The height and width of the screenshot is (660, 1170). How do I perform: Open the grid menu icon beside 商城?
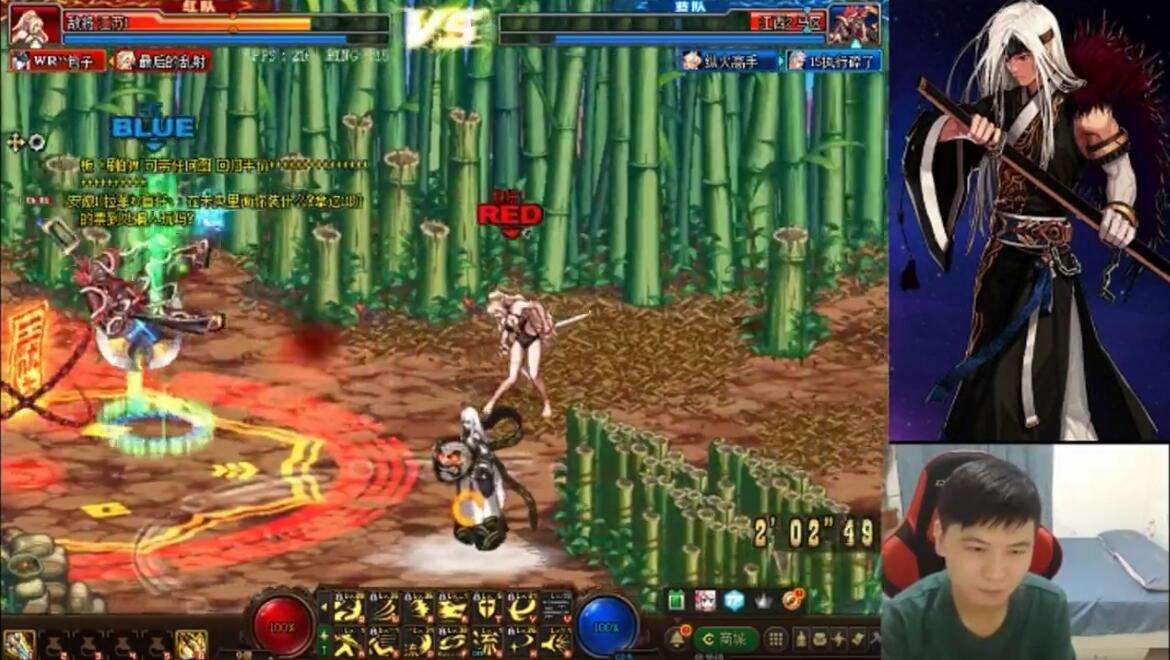776,638
